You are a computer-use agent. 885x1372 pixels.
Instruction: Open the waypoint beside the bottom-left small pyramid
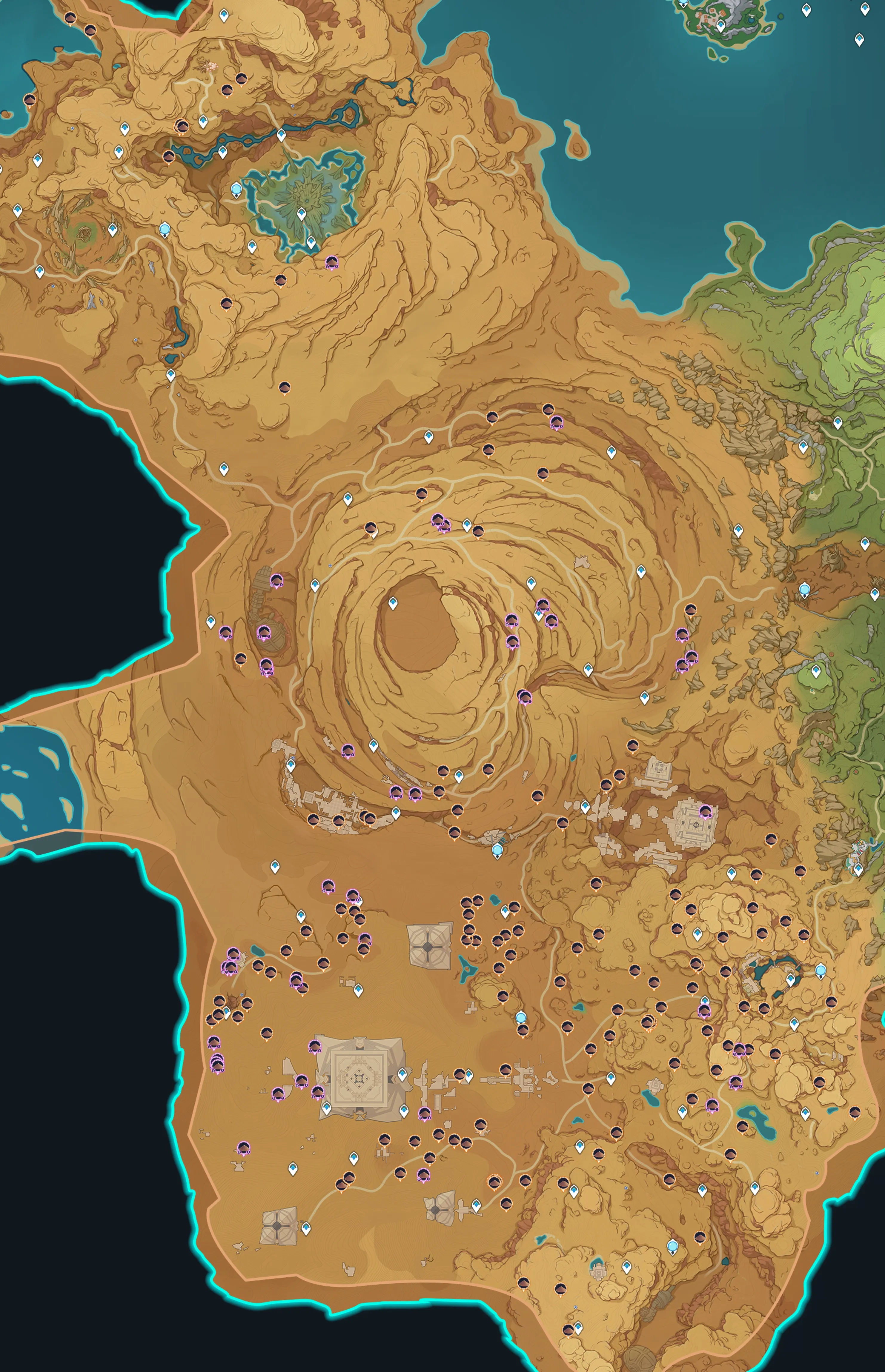click(x=306, y=1228)
